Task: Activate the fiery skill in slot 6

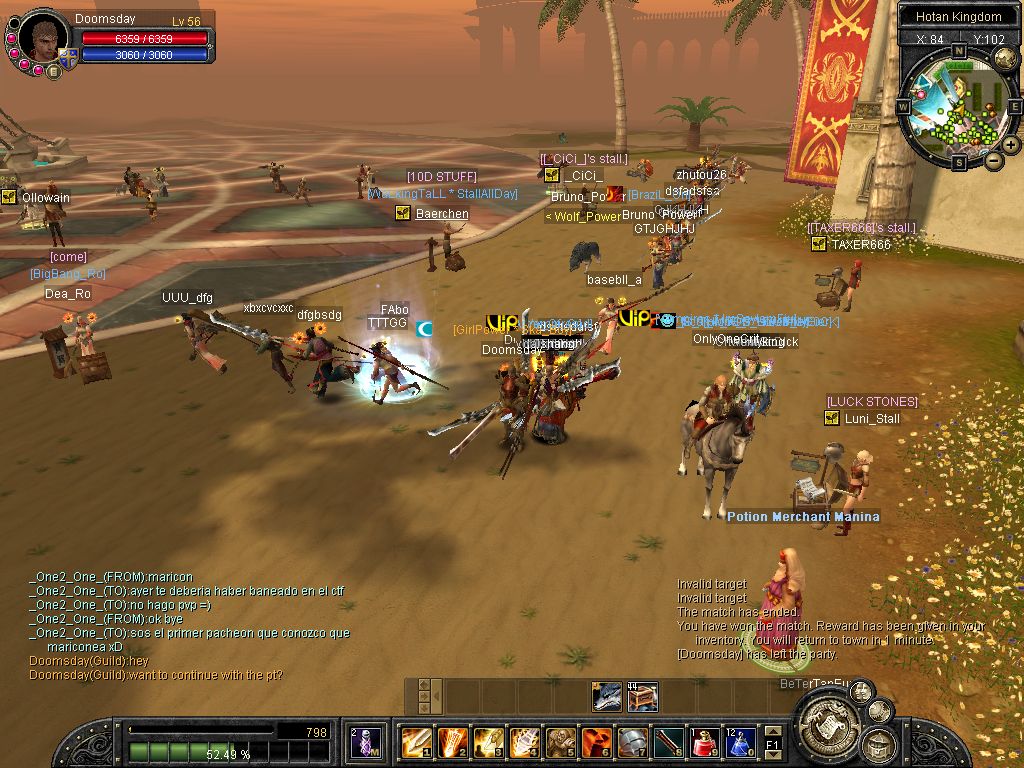Action: [x=596, y=742]
